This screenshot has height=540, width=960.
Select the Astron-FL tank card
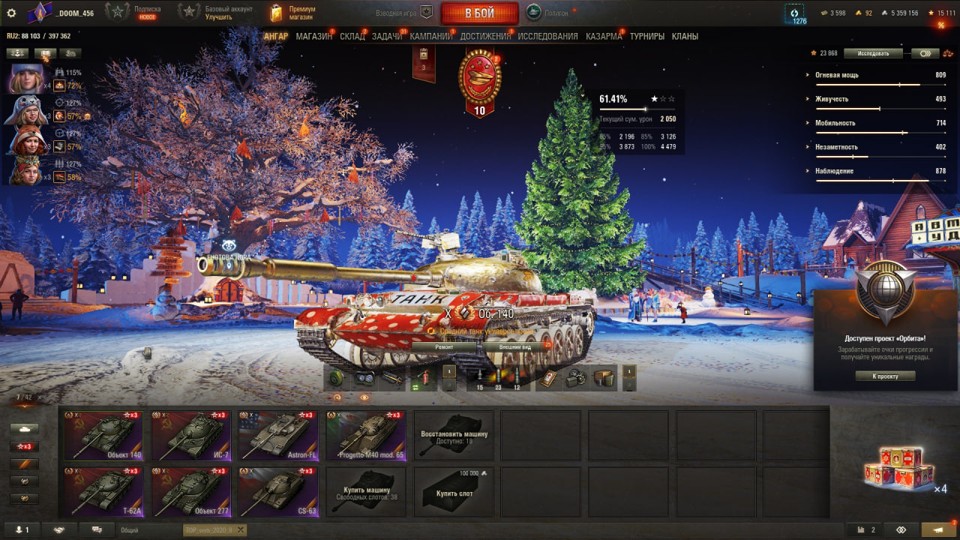click(x=278, y=435)
